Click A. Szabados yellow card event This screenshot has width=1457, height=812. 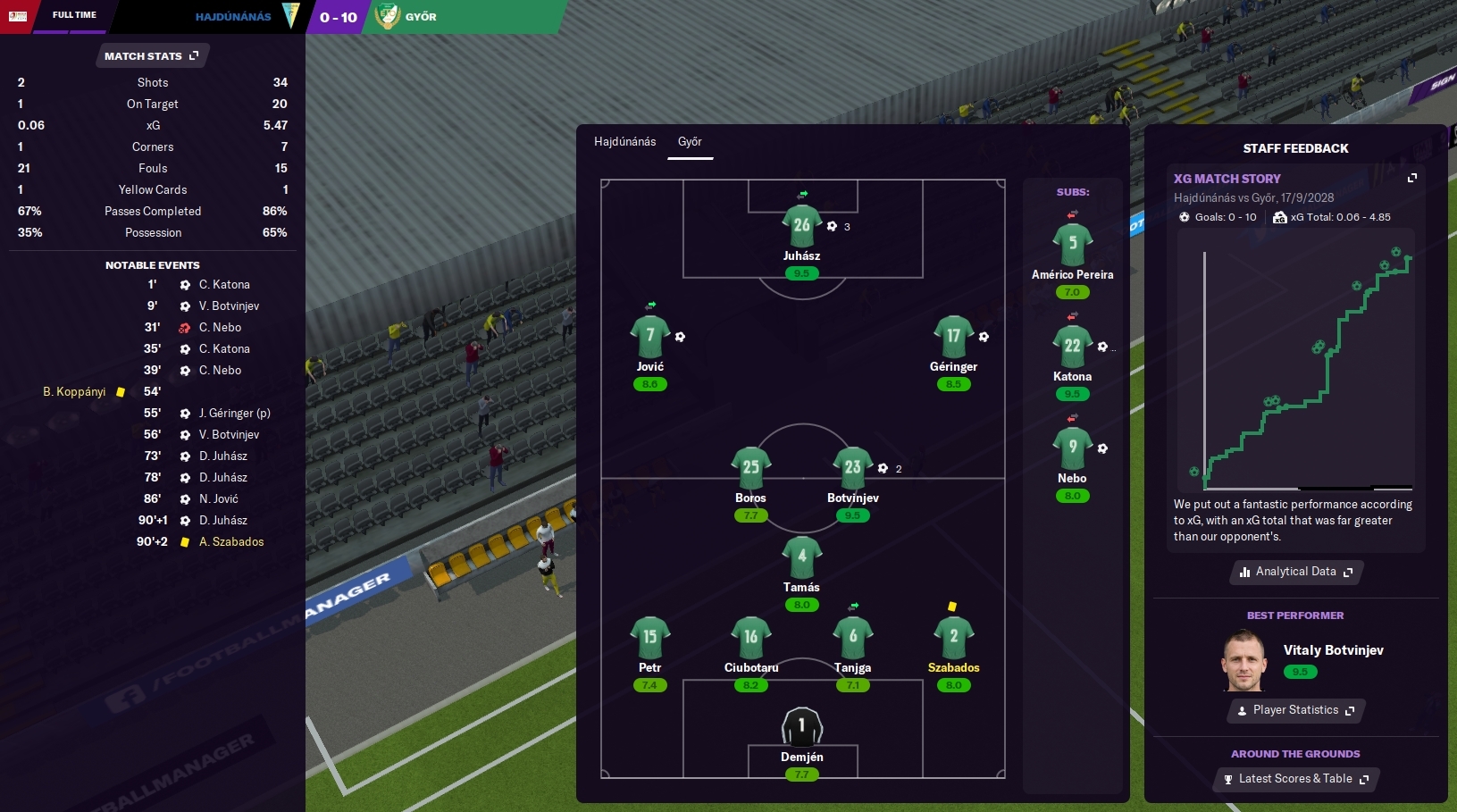230,542
